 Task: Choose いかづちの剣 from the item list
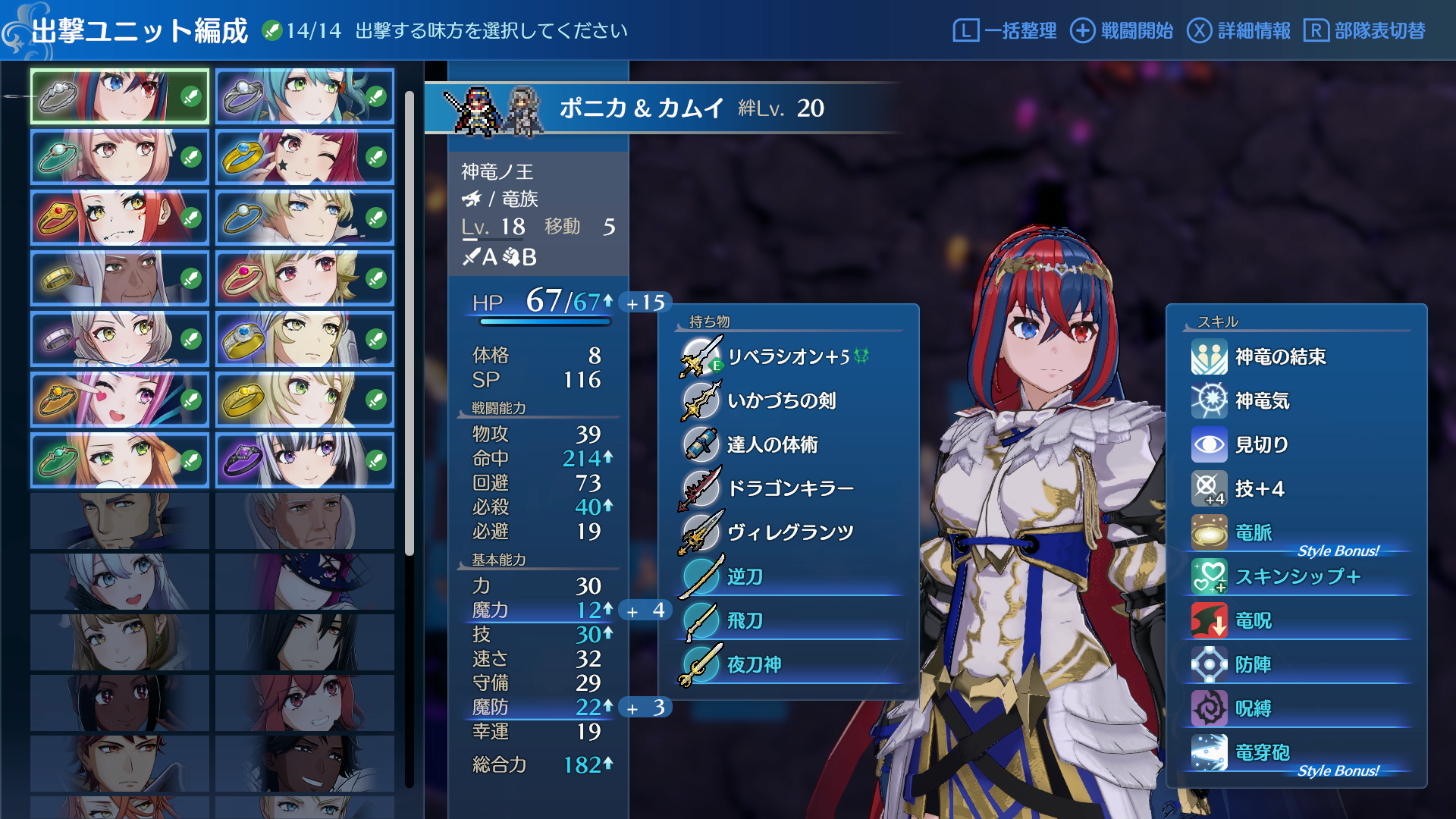[781, 400]
